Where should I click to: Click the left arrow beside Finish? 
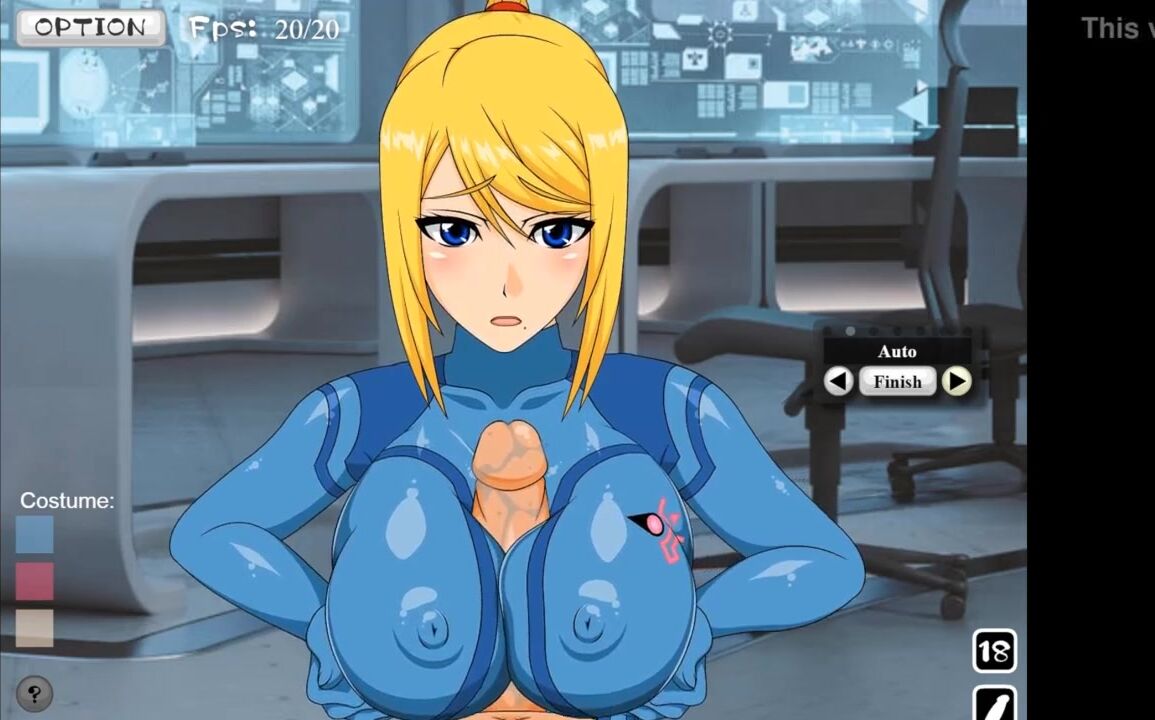coord(839,381)
